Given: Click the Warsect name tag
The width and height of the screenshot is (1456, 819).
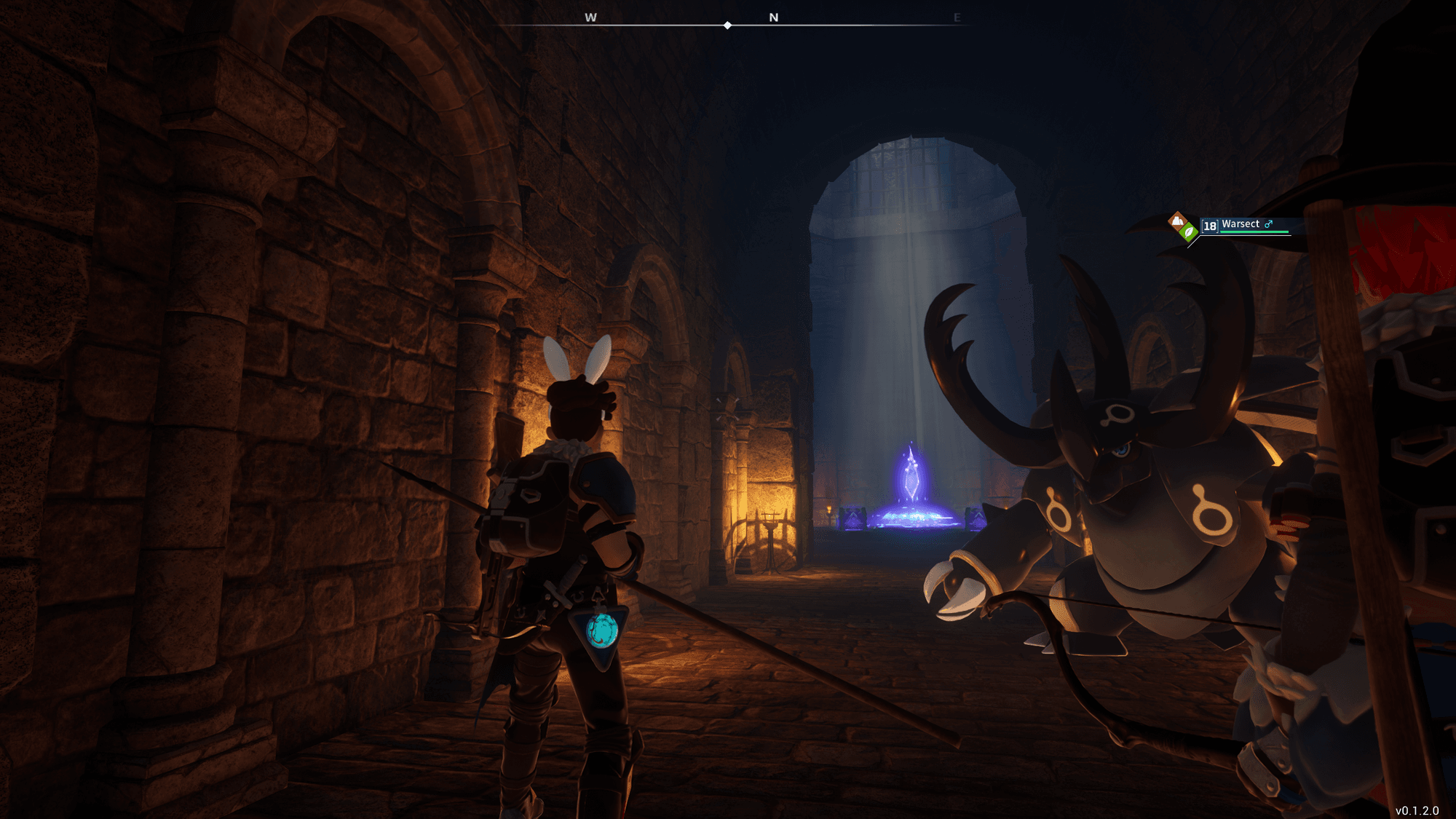Looking at the screenshot, I should pos(1240,224).
